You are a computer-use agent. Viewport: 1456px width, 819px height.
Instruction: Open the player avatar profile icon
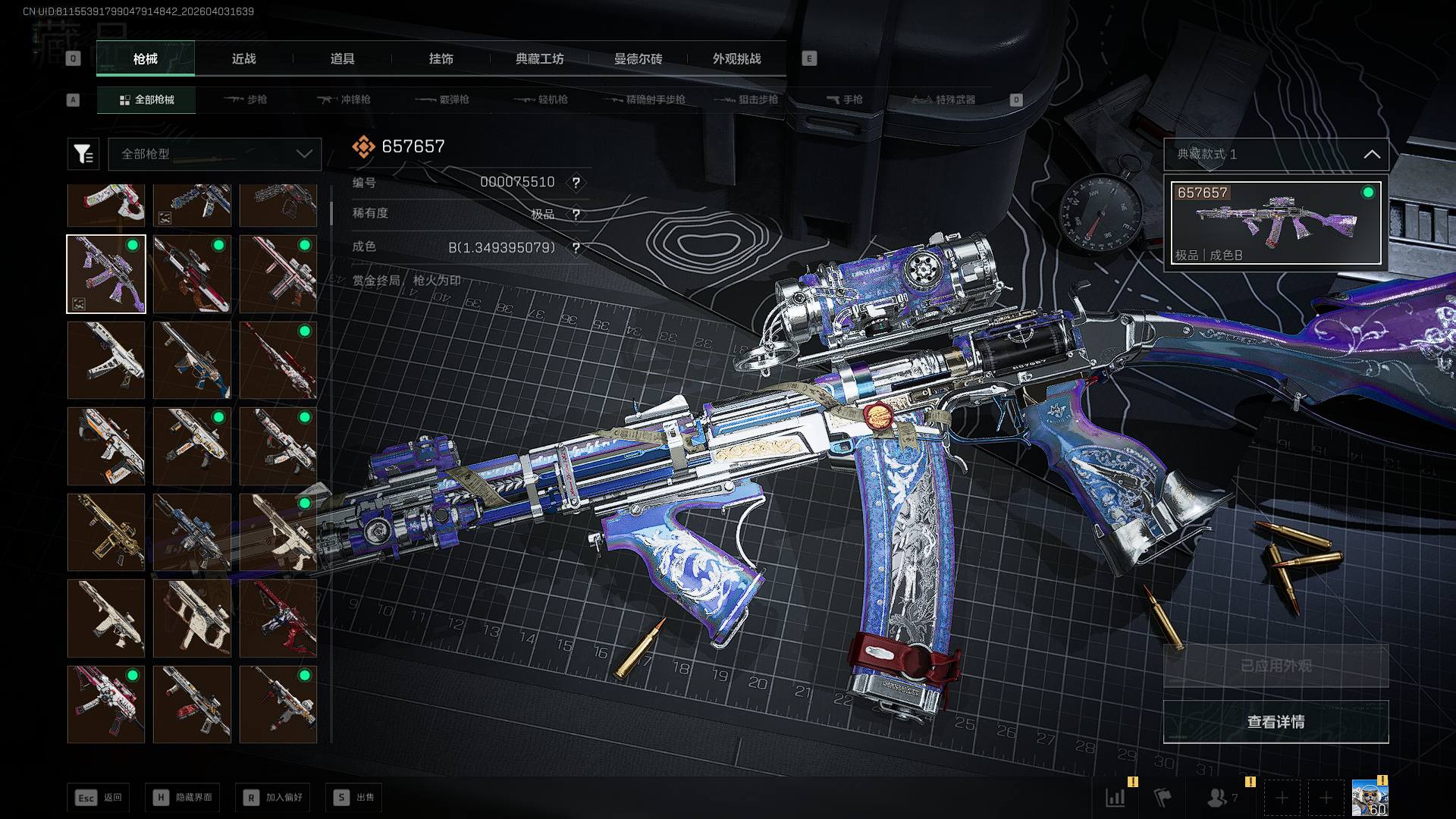(1370, 798)
